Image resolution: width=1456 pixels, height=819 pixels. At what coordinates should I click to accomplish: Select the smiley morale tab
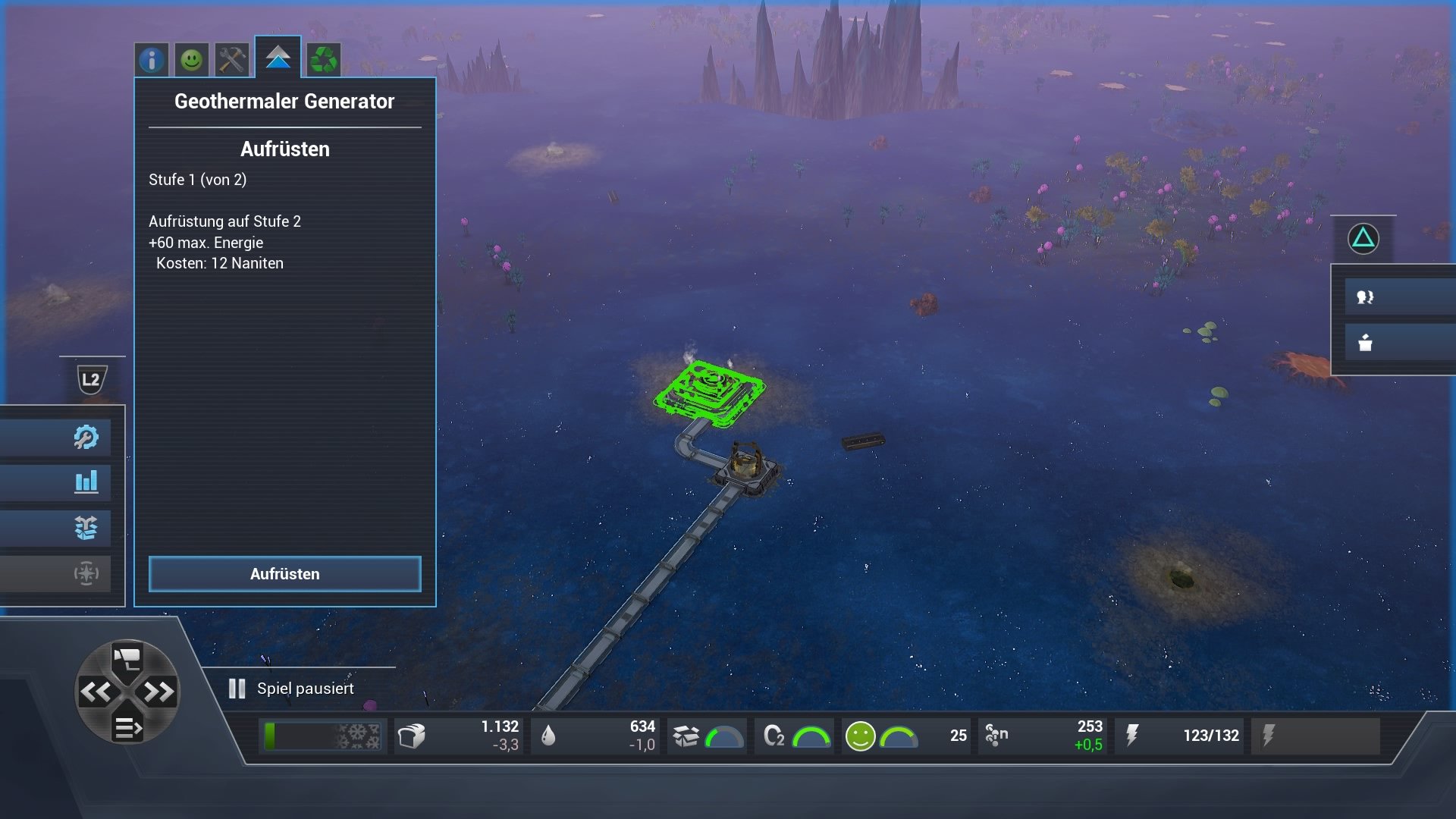point(191,59)
